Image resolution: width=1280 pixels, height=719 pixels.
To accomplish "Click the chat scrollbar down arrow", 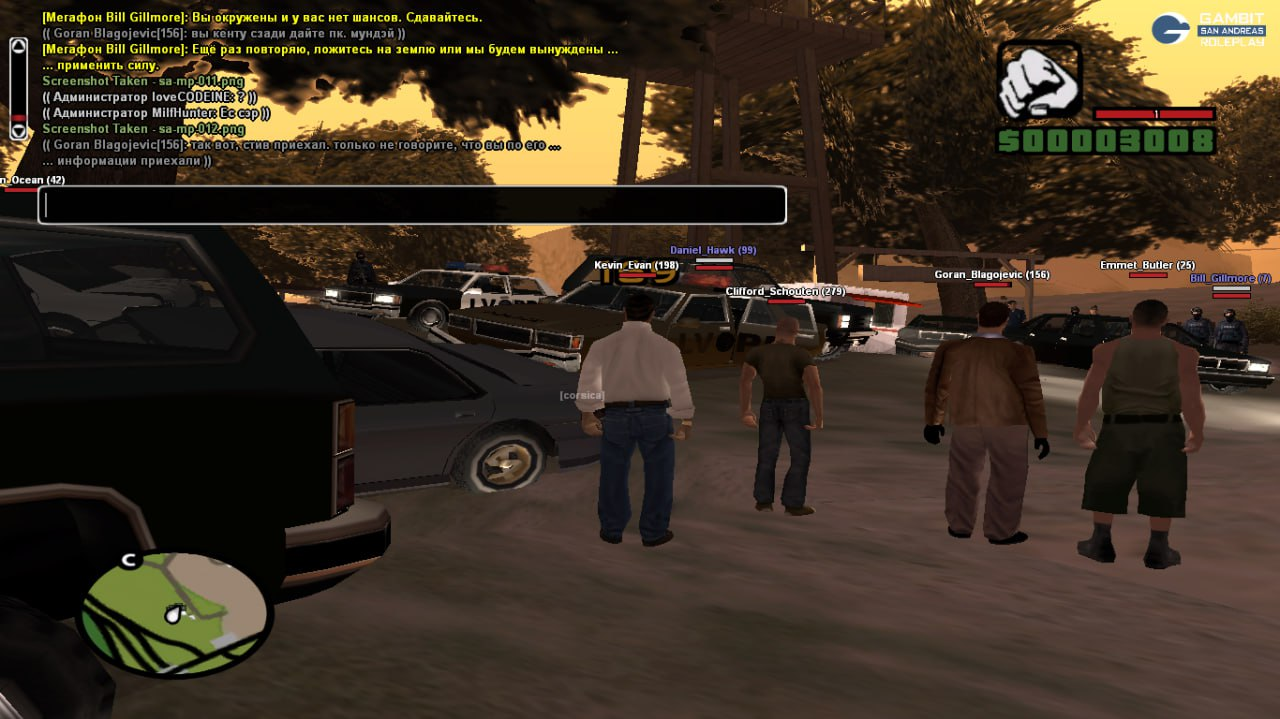I will [18, 131].
